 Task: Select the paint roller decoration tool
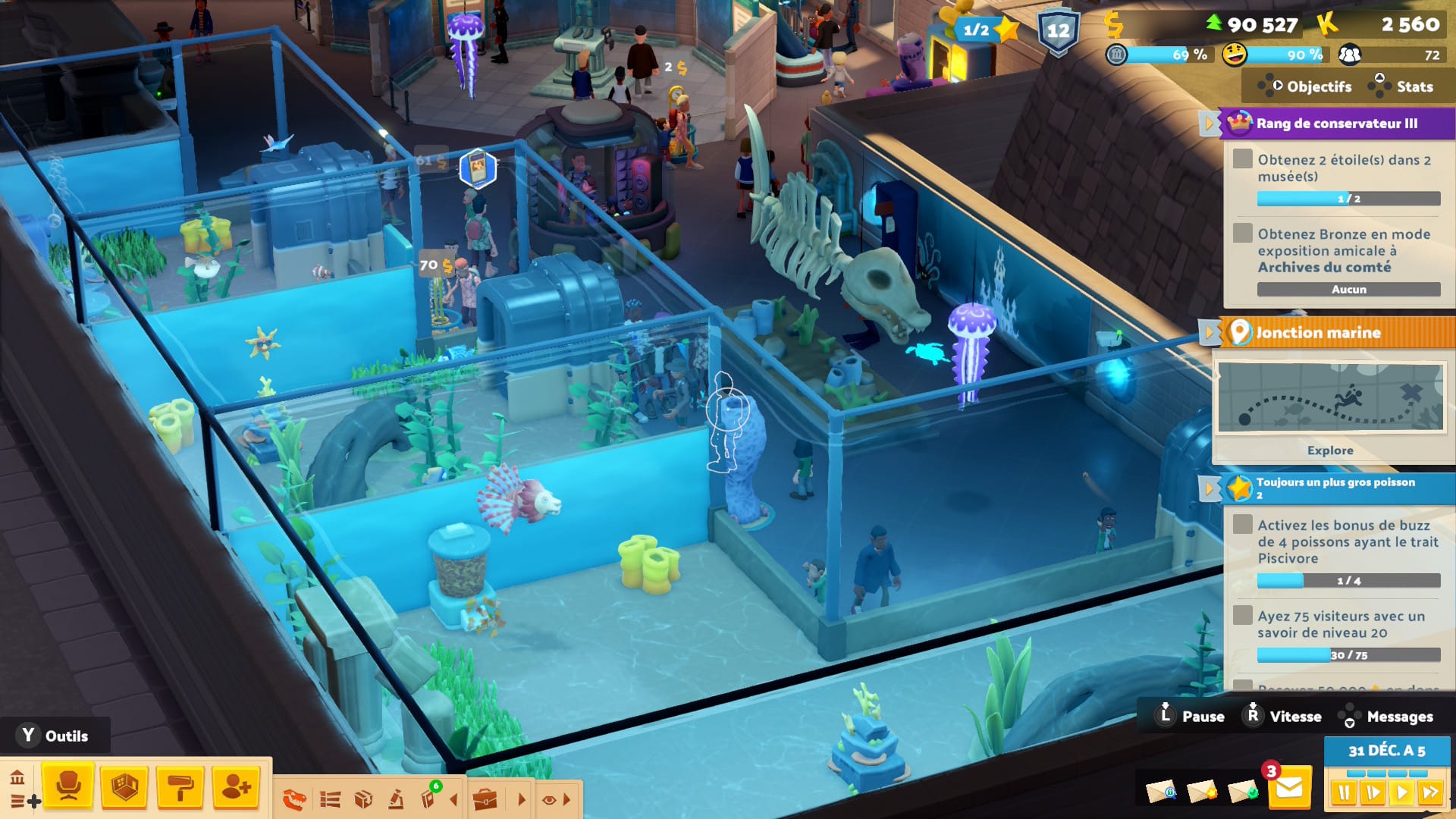pos(180,786)
